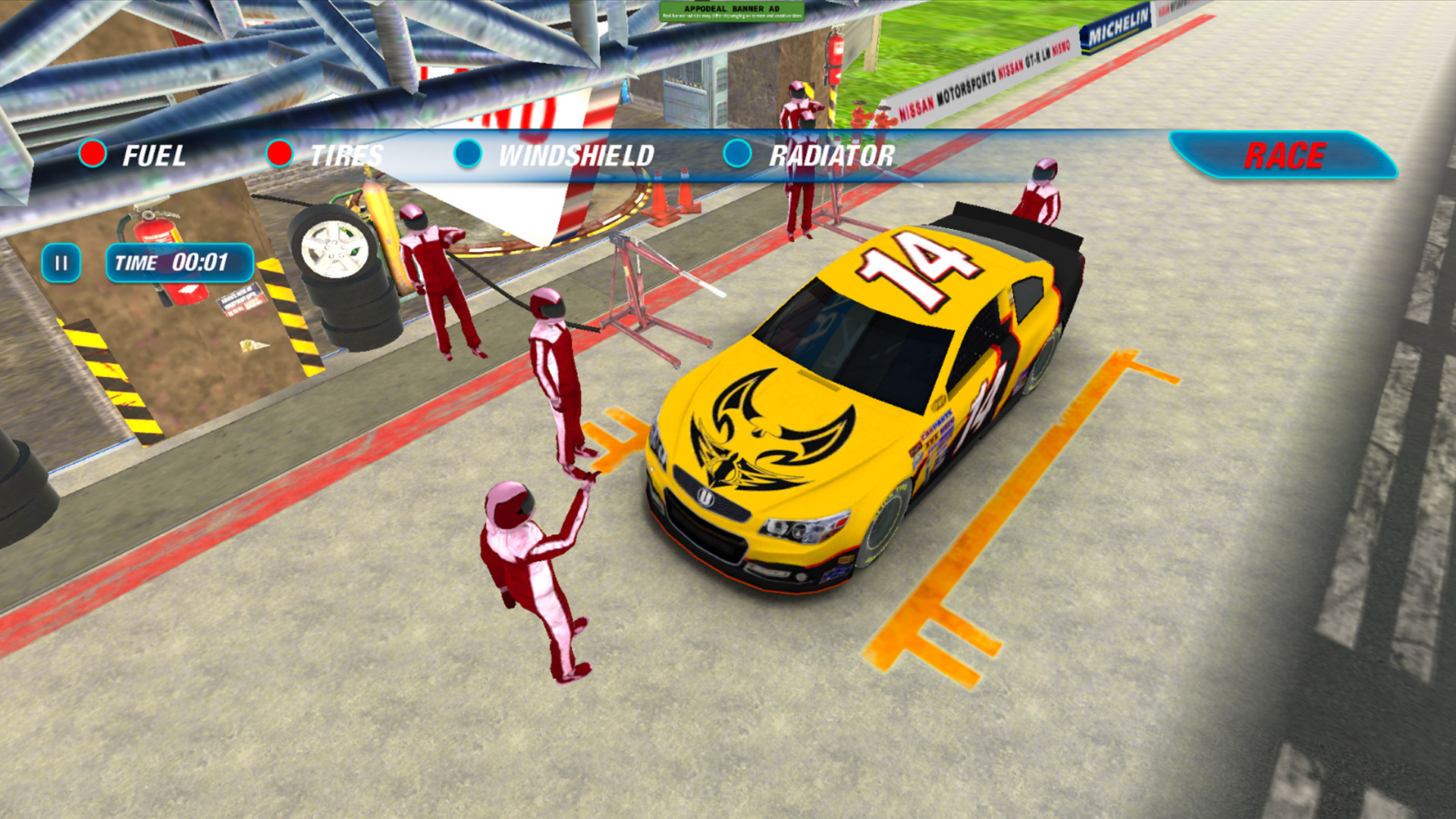Toggle the red Tires status light
The image size is (1456, 819).
click(x=281, y=155)
